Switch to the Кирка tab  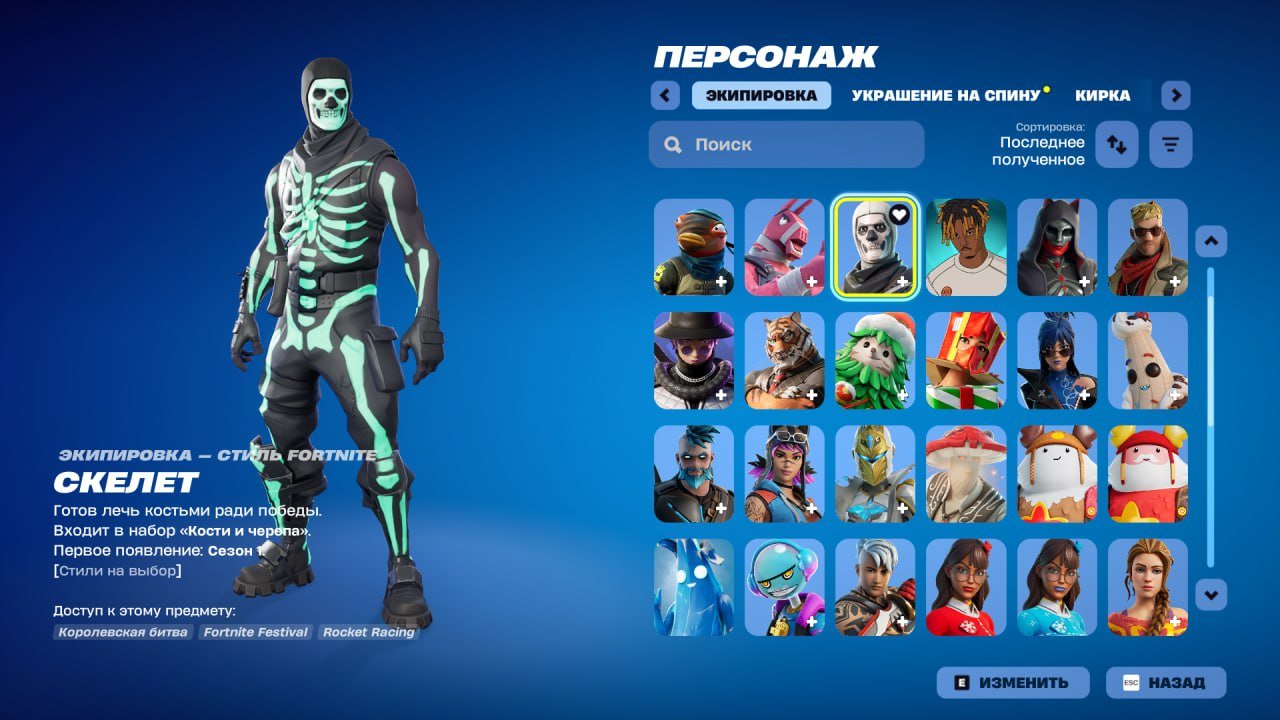pos(1104,96)
